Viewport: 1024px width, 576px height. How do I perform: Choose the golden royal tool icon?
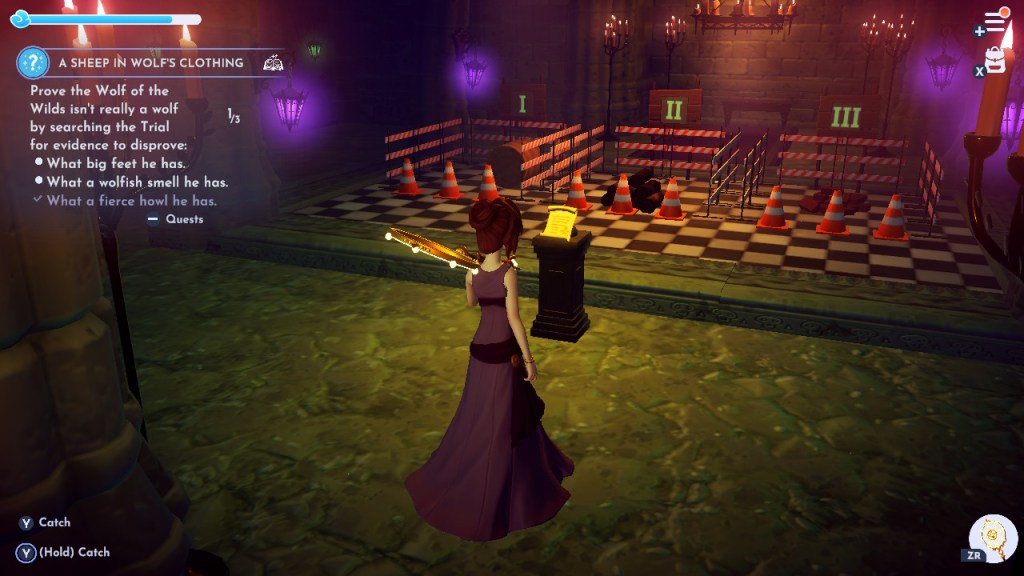click(x=995, y=539)
